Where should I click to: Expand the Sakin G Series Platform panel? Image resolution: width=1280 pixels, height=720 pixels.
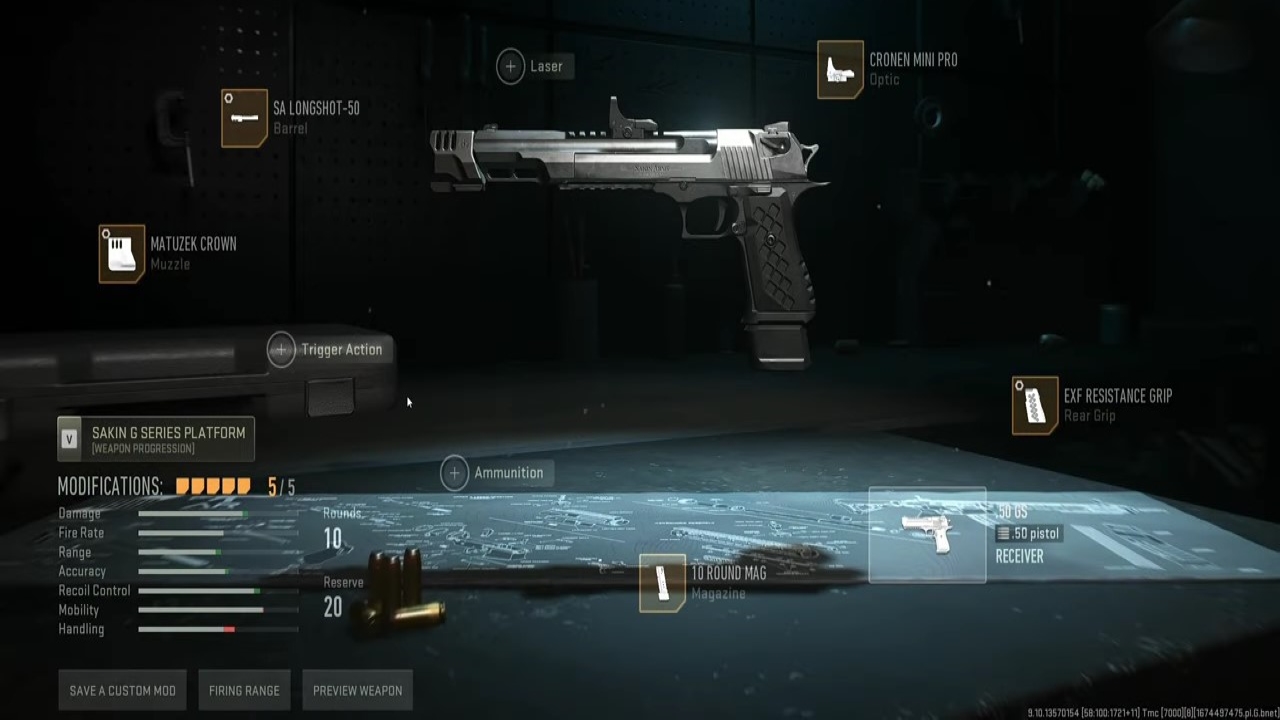coord(155,438)
